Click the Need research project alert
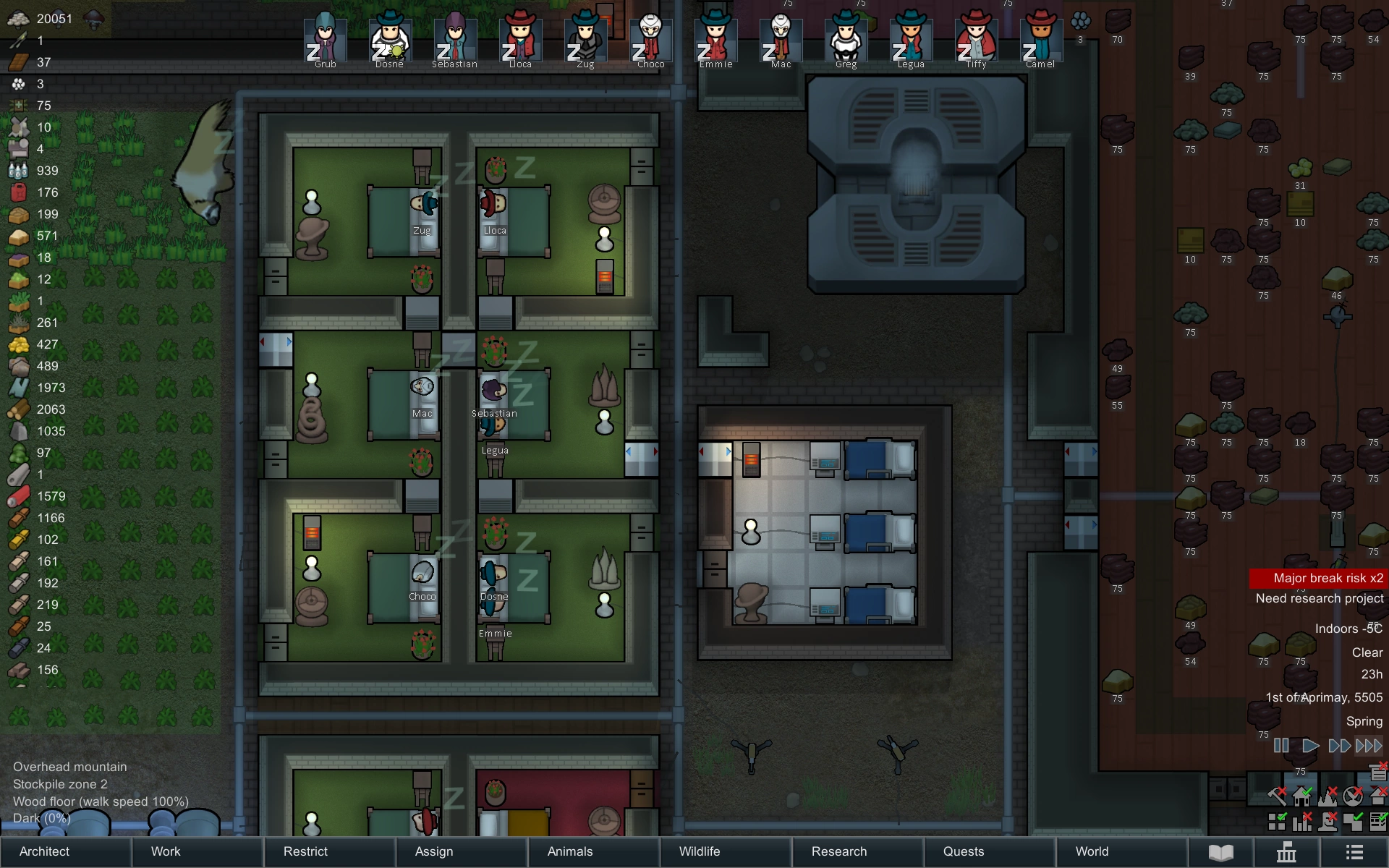 [1320, 598]
